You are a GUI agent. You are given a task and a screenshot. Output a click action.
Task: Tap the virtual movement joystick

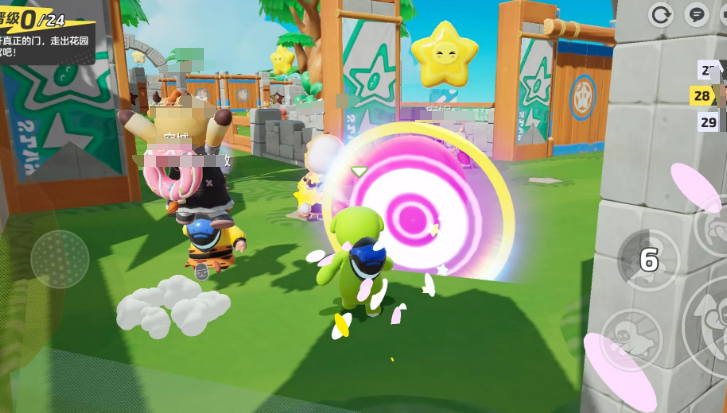coord(60,259)
